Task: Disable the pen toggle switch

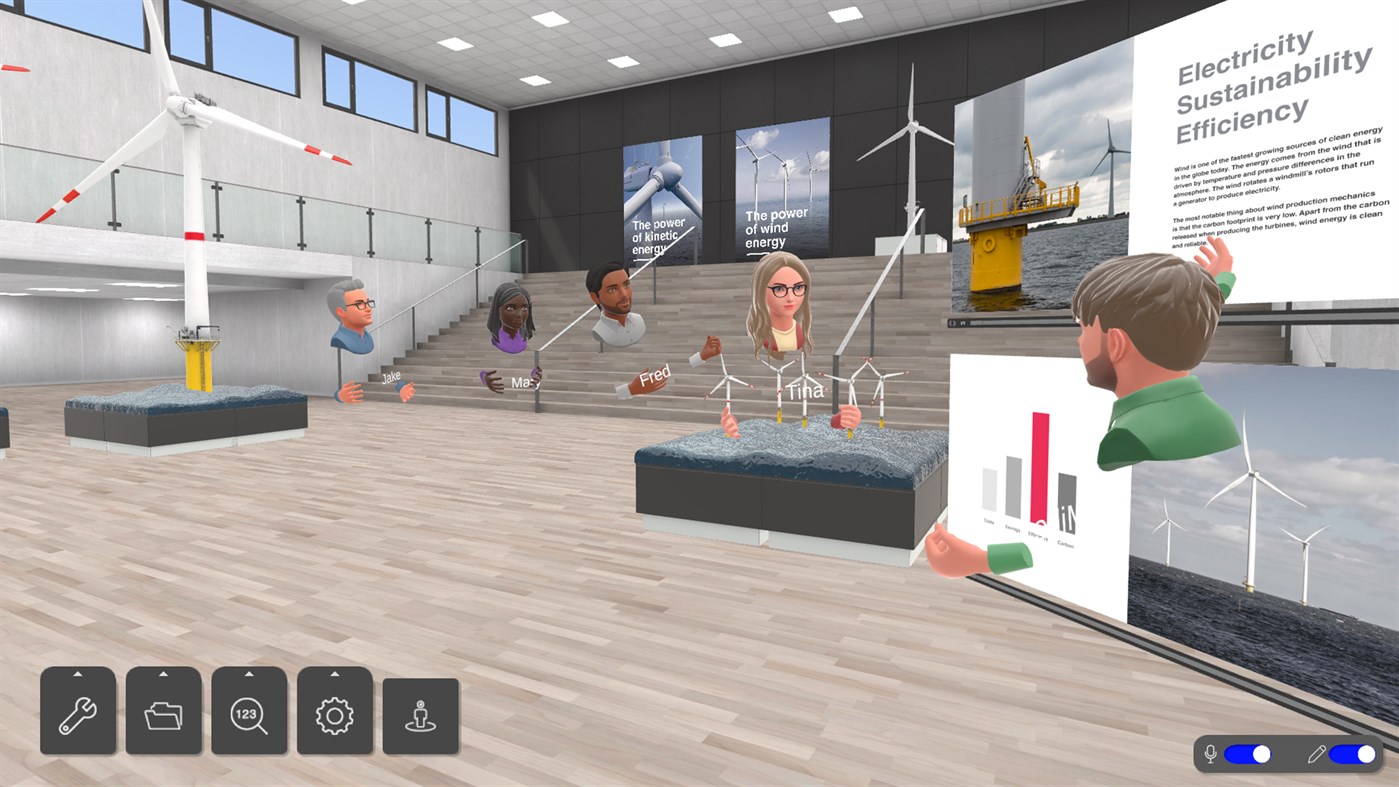Action: [1355, 754]
